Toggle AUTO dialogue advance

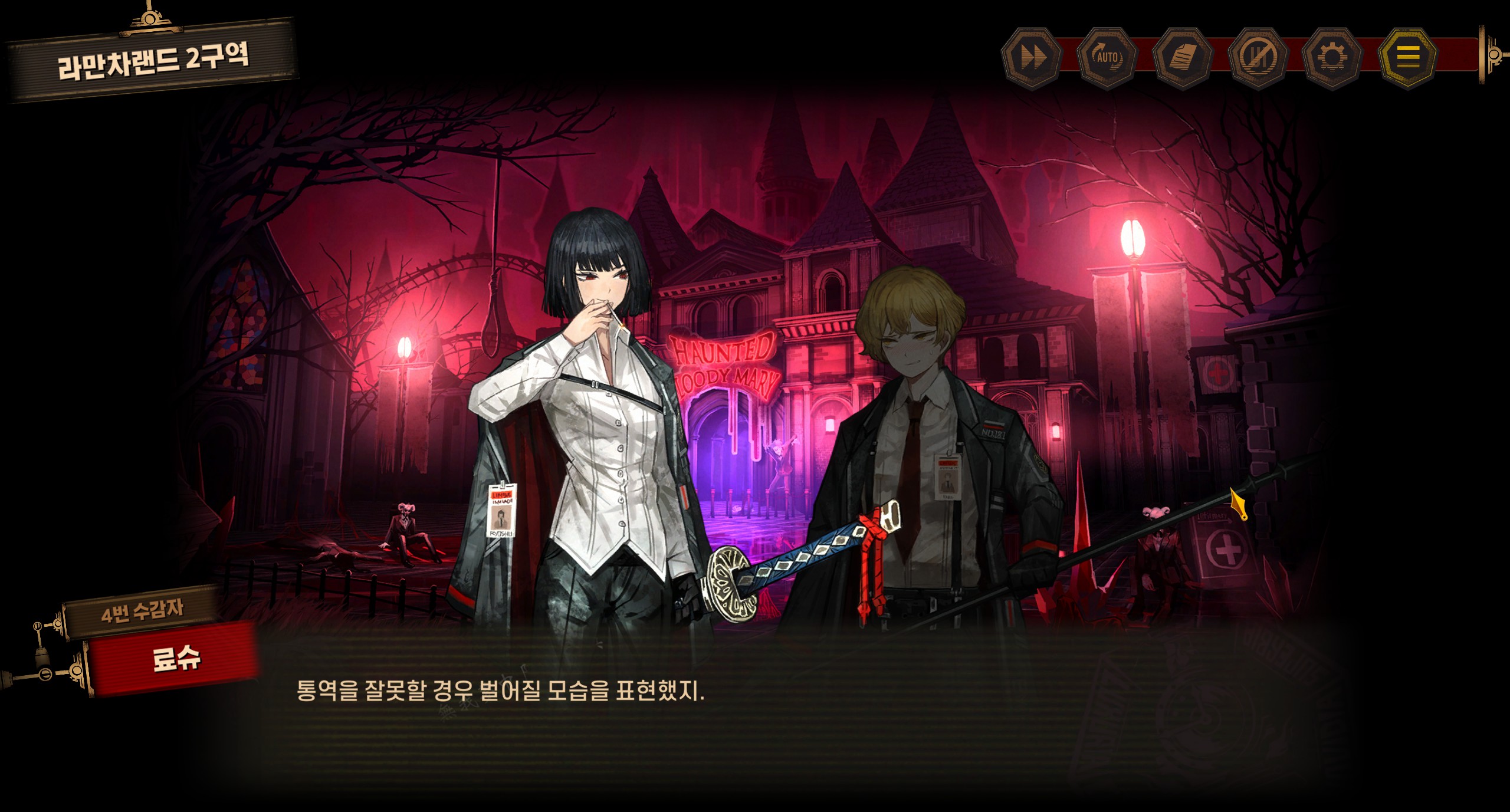click(x=1107, y=58)
